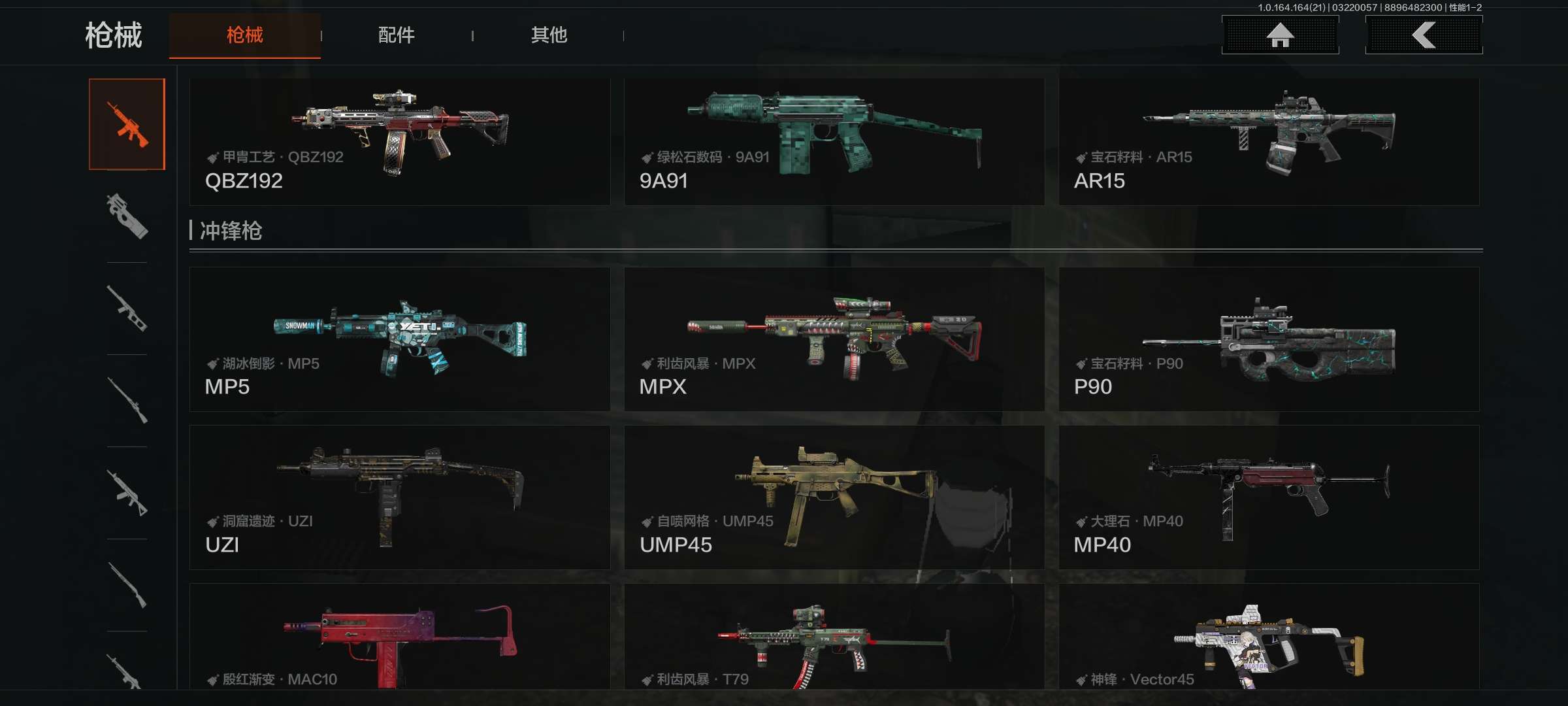Select the QBZ192 weapon card
1568x706 pixels.
point(399,142)
